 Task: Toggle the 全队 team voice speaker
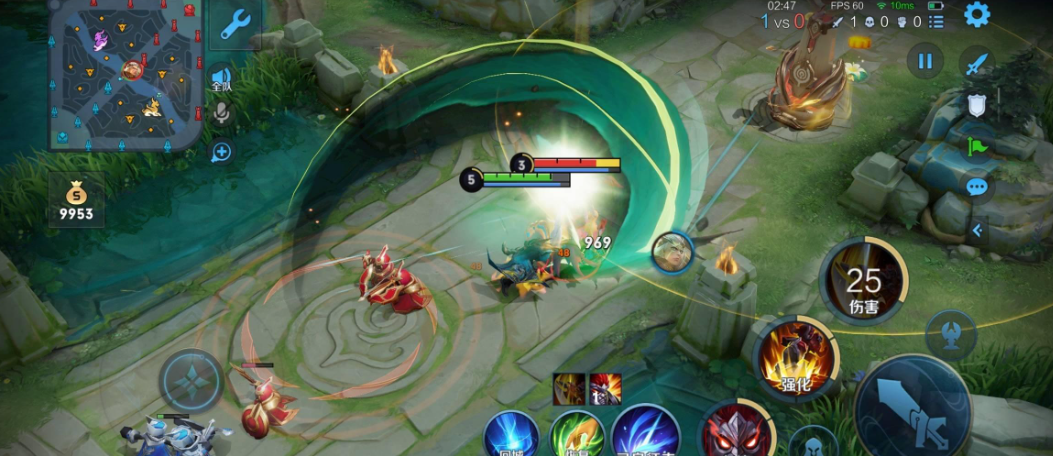(x=220, y=79)
